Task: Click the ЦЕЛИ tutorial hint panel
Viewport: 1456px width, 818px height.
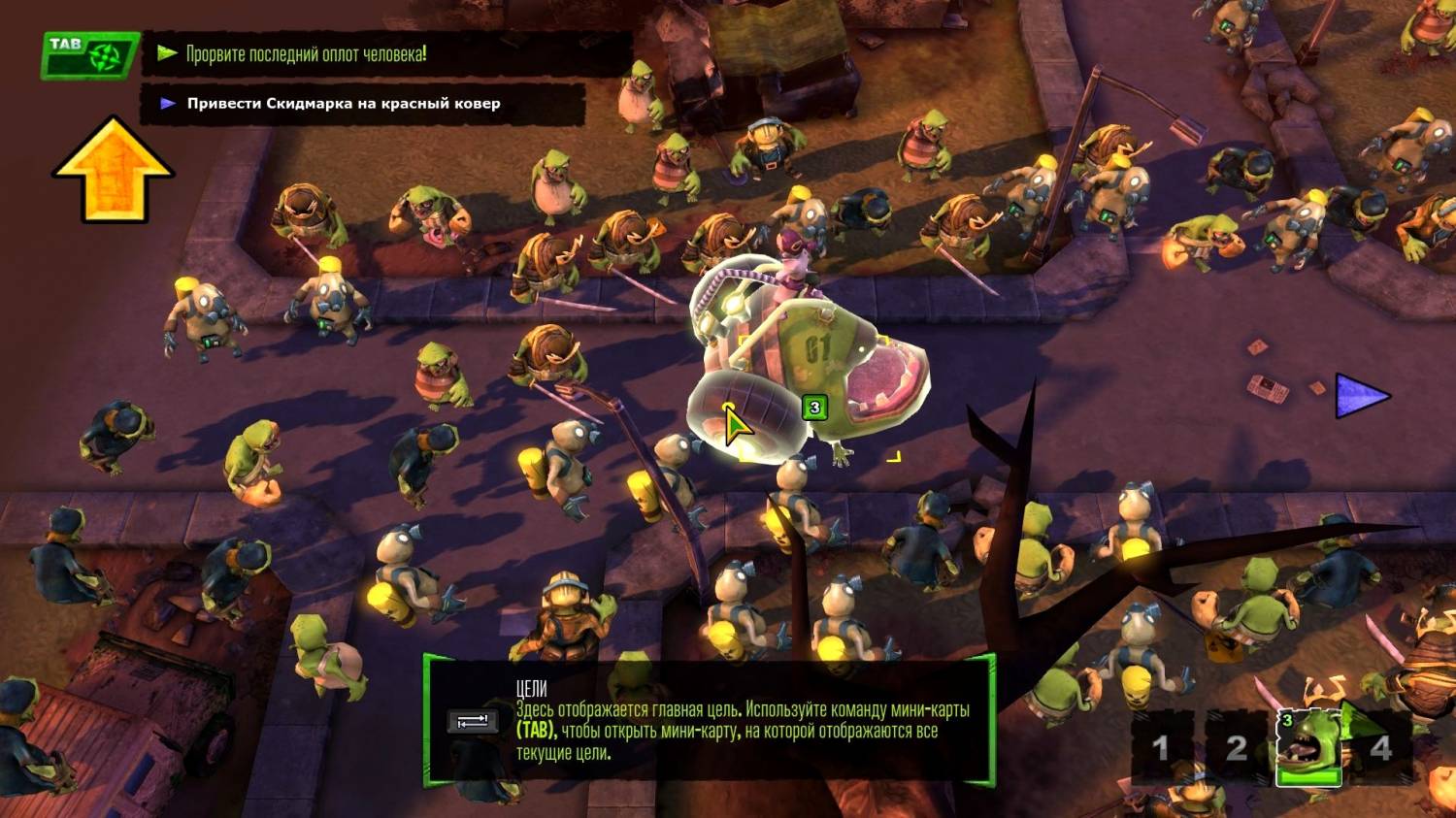Action: pyautogui.click(x=709, y=720)
